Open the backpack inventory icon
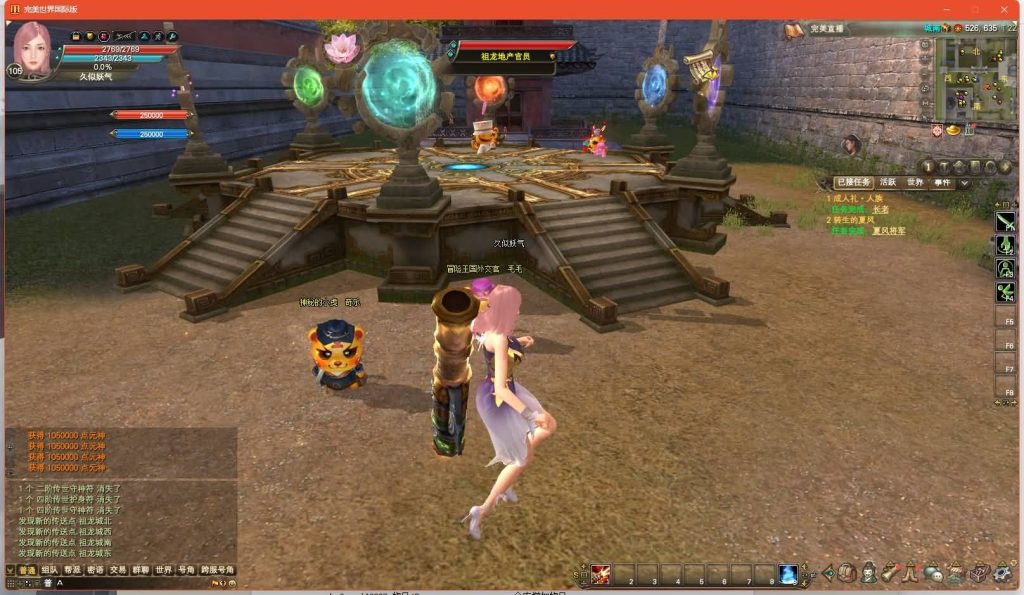This screenshot has height=595, width=1024. coord(847,573)
